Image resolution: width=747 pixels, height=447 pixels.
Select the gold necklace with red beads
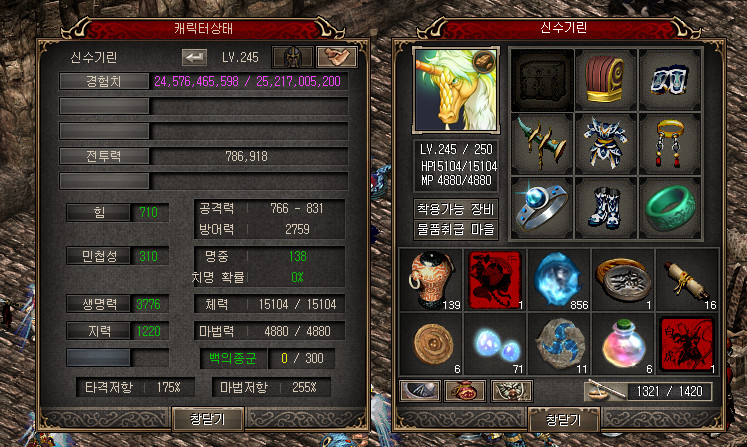(x=665, y=143)
